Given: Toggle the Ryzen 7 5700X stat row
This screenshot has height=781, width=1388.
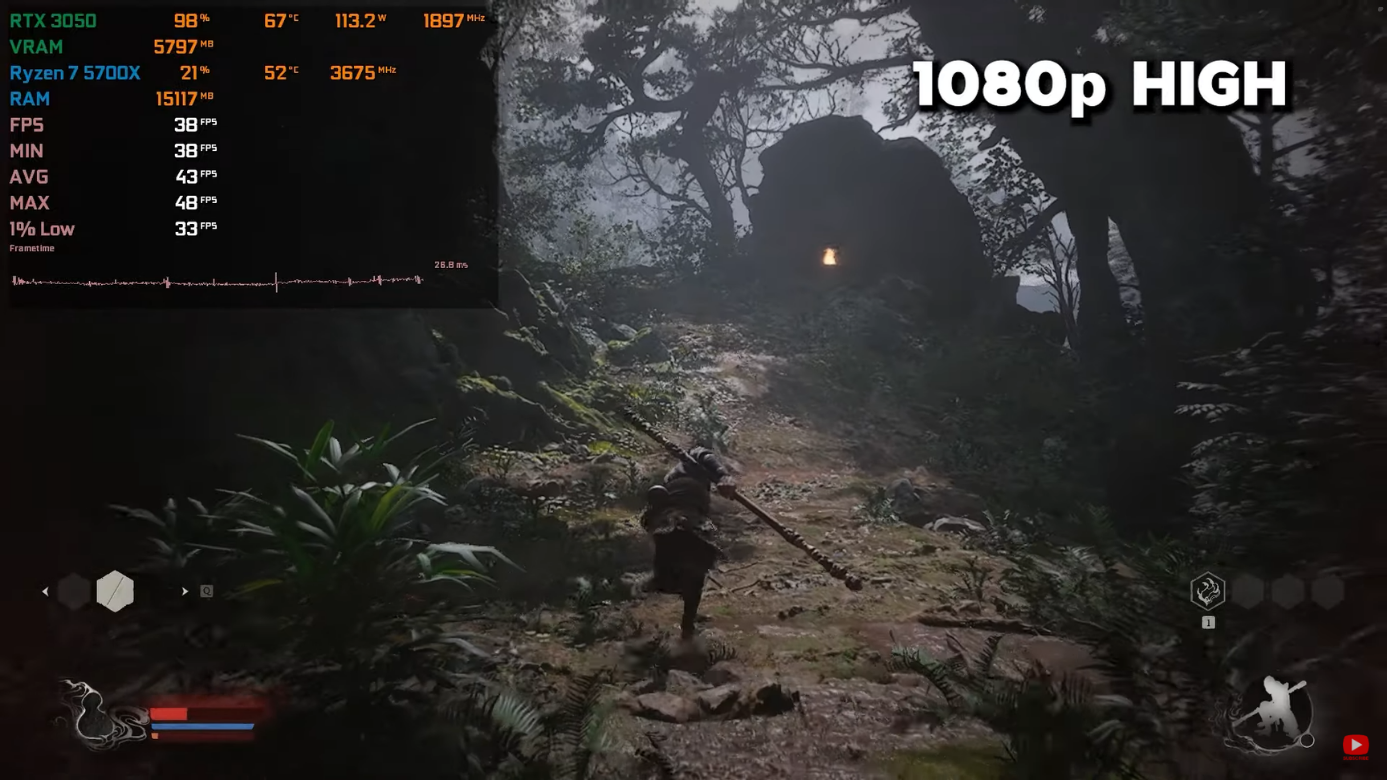Looking at the screenshot, I should point(74,72).
